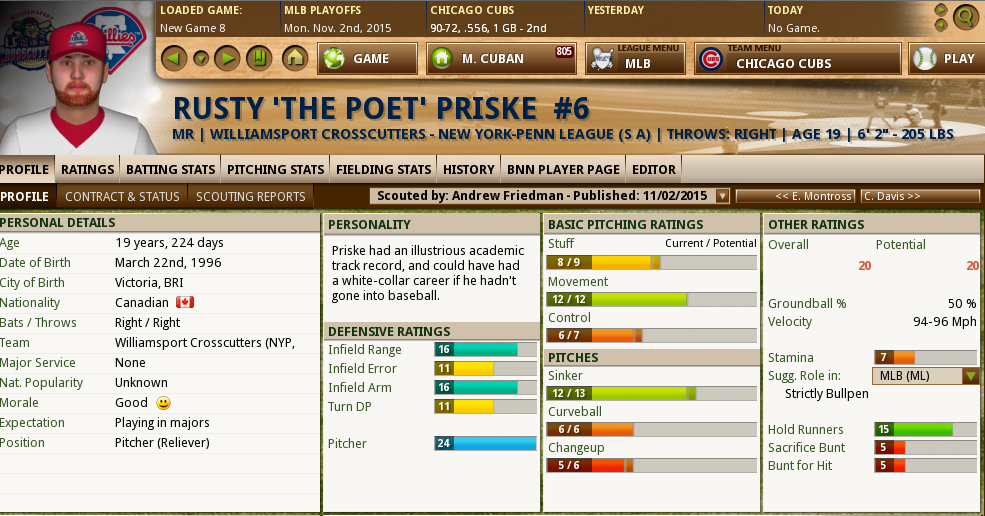Click the Play button
Image resolution: width=985 pixels, height=516 pixels.
pyautogui.click(x=946, y=59)
